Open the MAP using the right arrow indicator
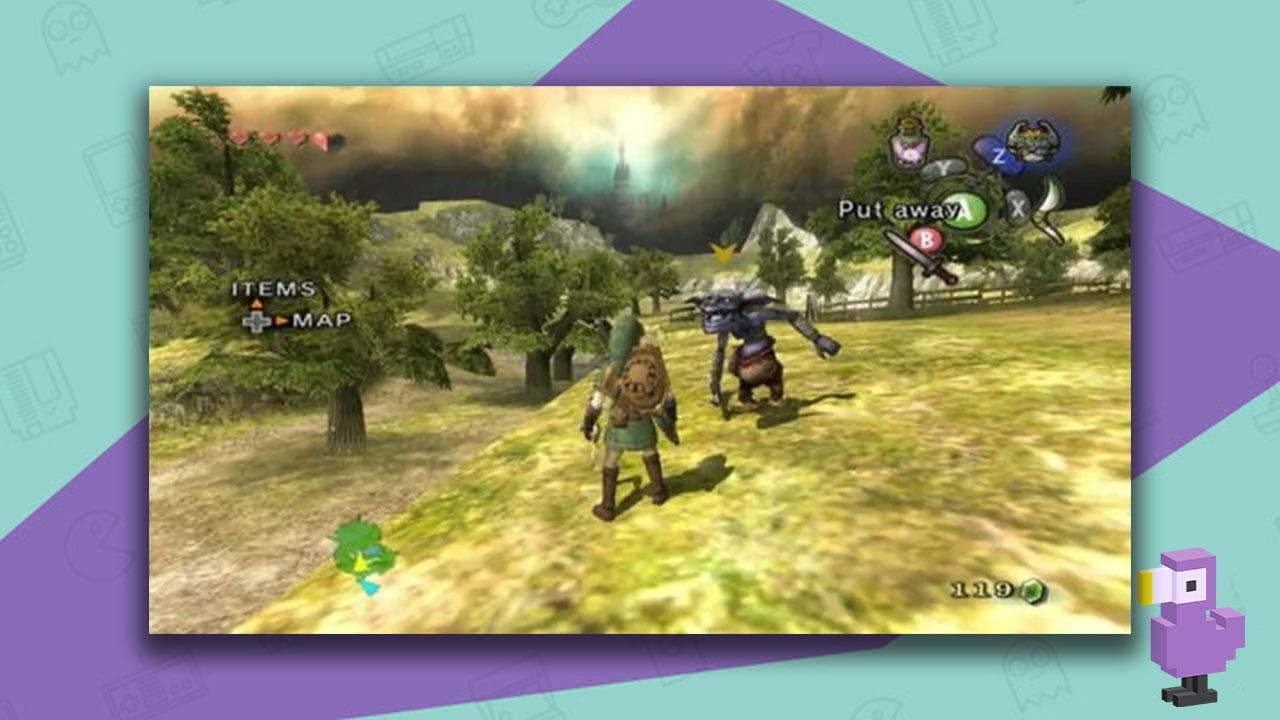The width and height of the screenshot is (1280, 720). [x=283, y=321]
